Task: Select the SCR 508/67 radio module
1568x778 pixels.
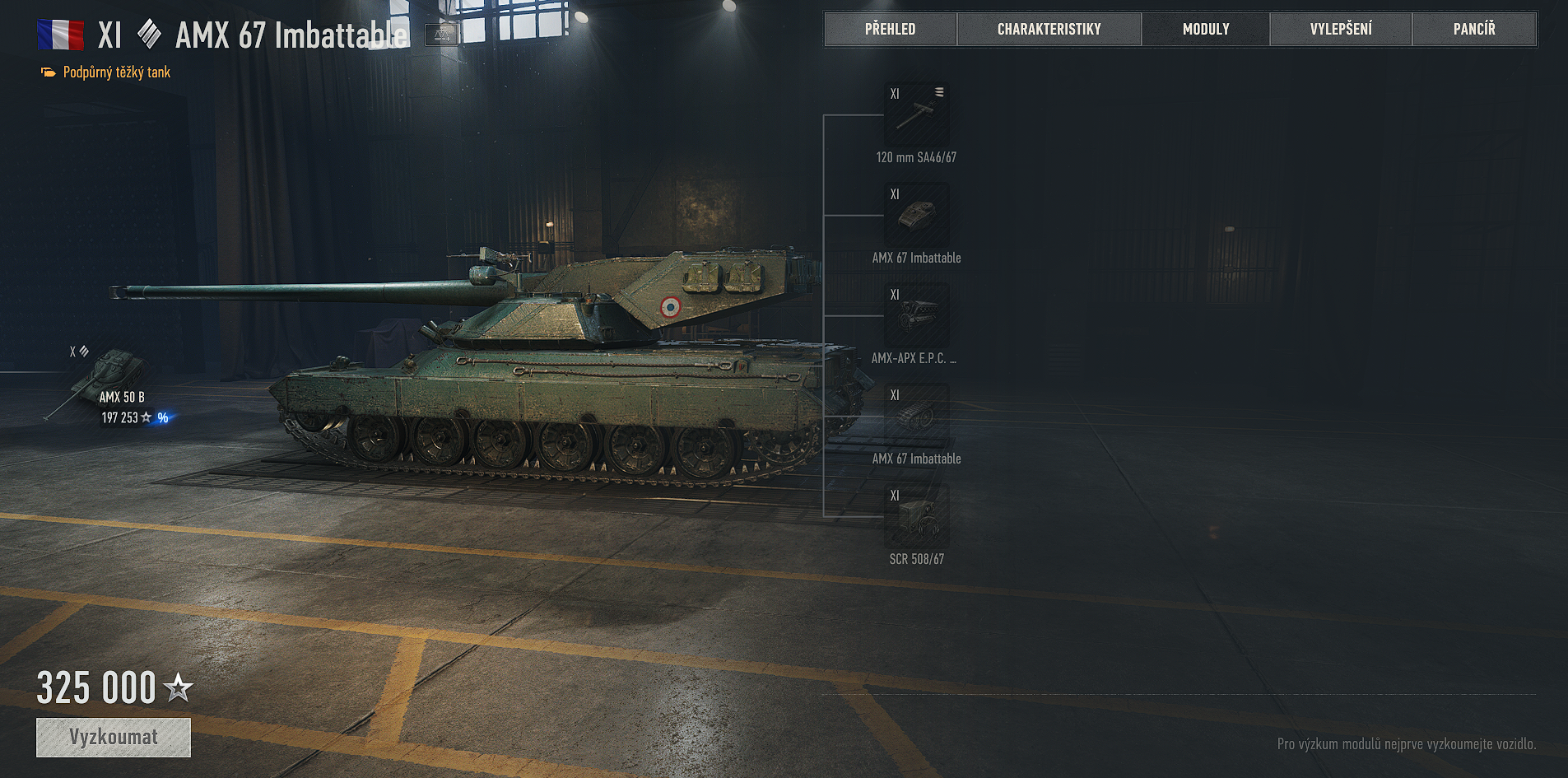Action: pos(916,516)
